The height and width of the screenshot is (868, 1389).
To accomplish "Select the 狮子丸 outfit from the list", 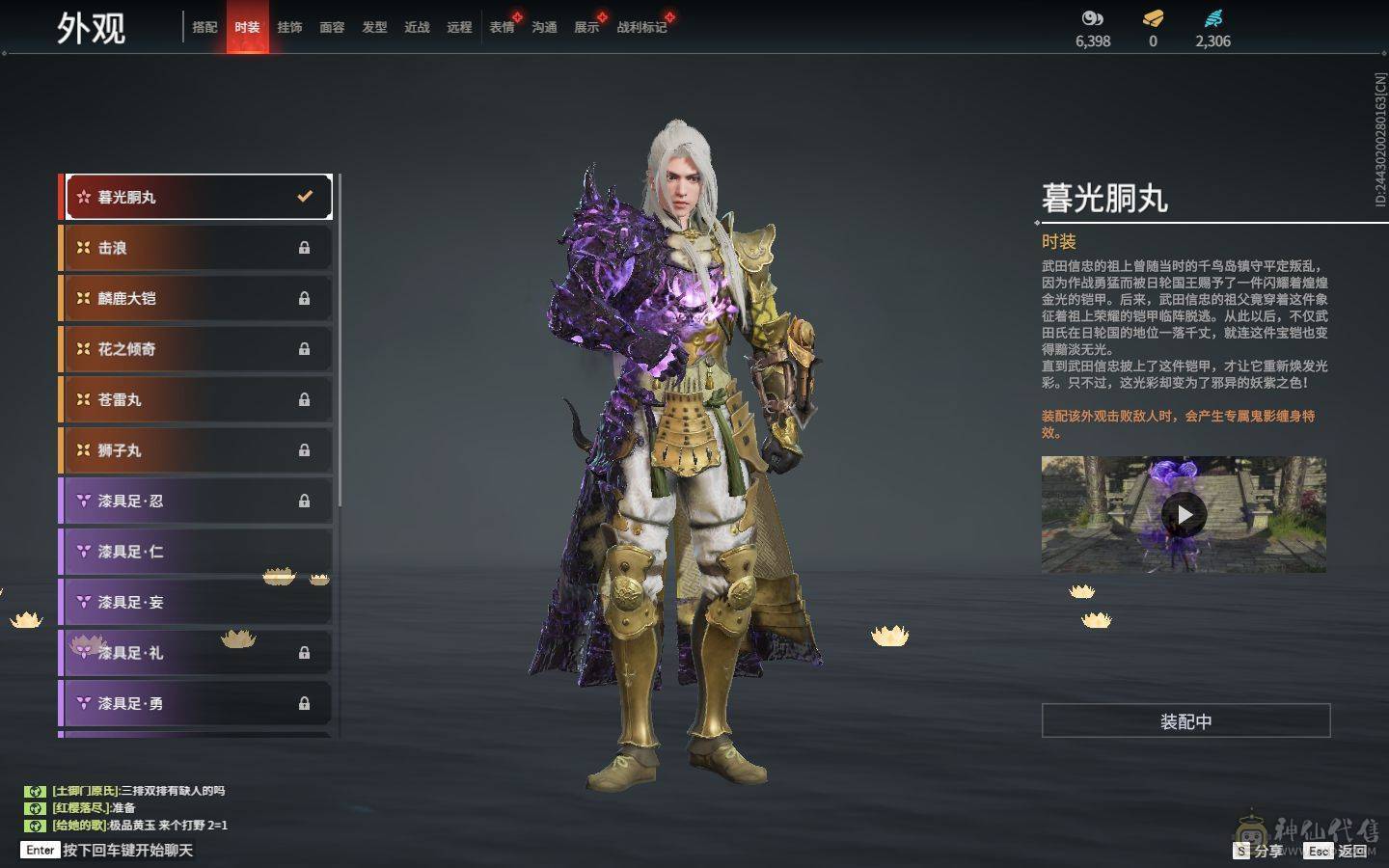I will 193,449.
